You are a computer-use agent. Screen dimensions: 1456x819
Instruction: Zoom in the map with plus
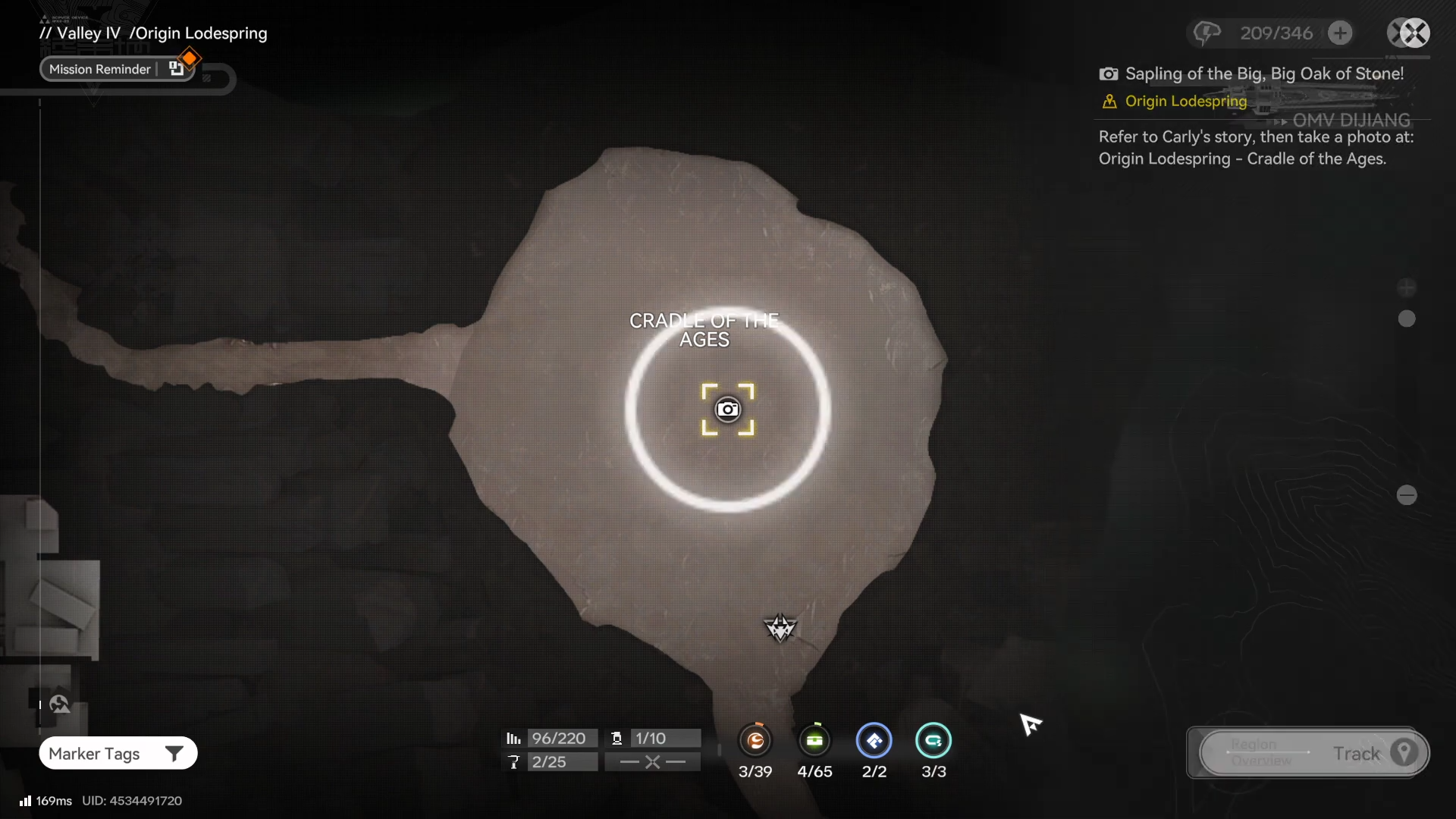coord(1407,287)
